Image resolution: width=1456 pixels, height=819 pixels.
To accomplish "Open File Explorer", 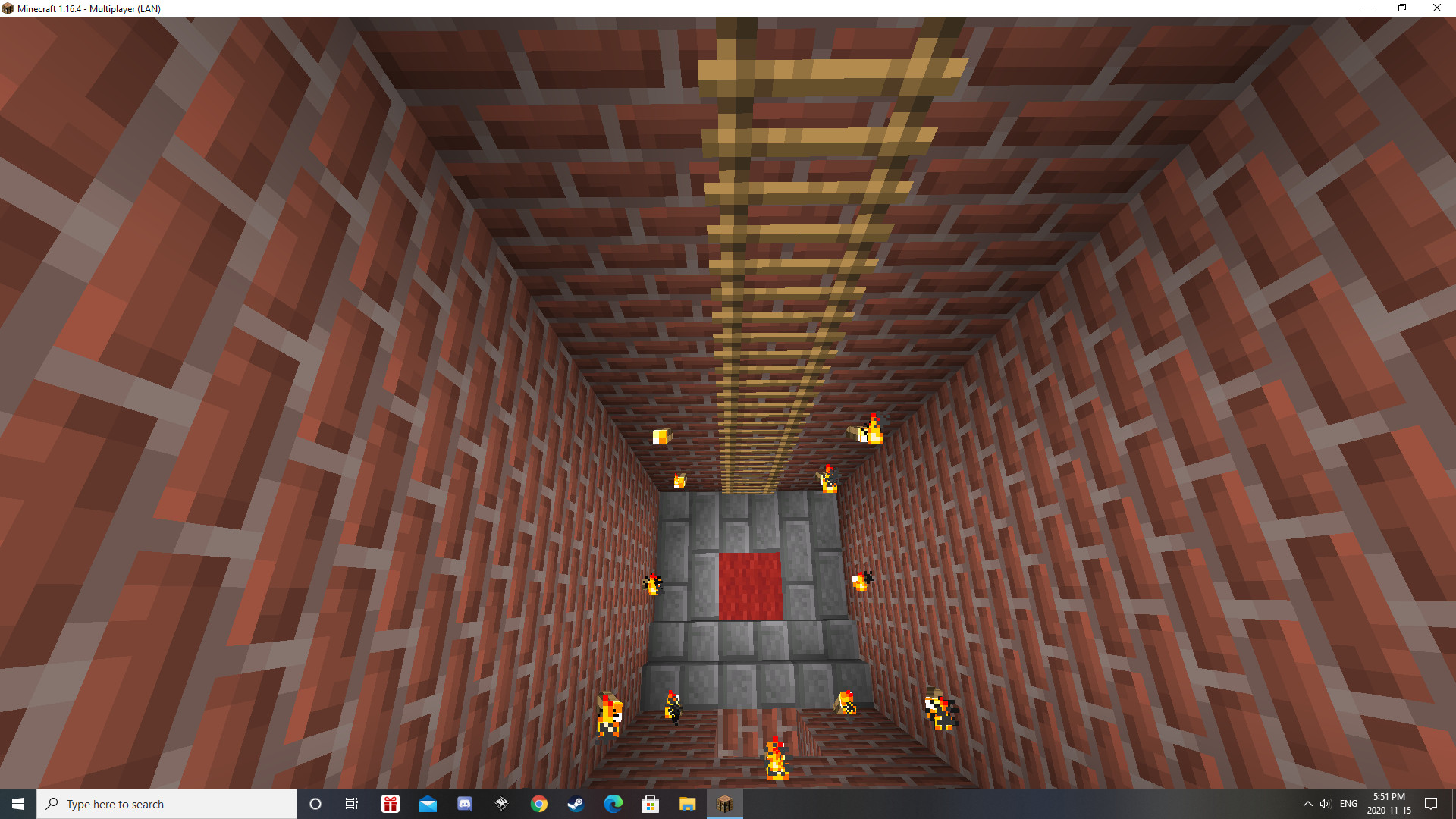I will coord(689,803).
